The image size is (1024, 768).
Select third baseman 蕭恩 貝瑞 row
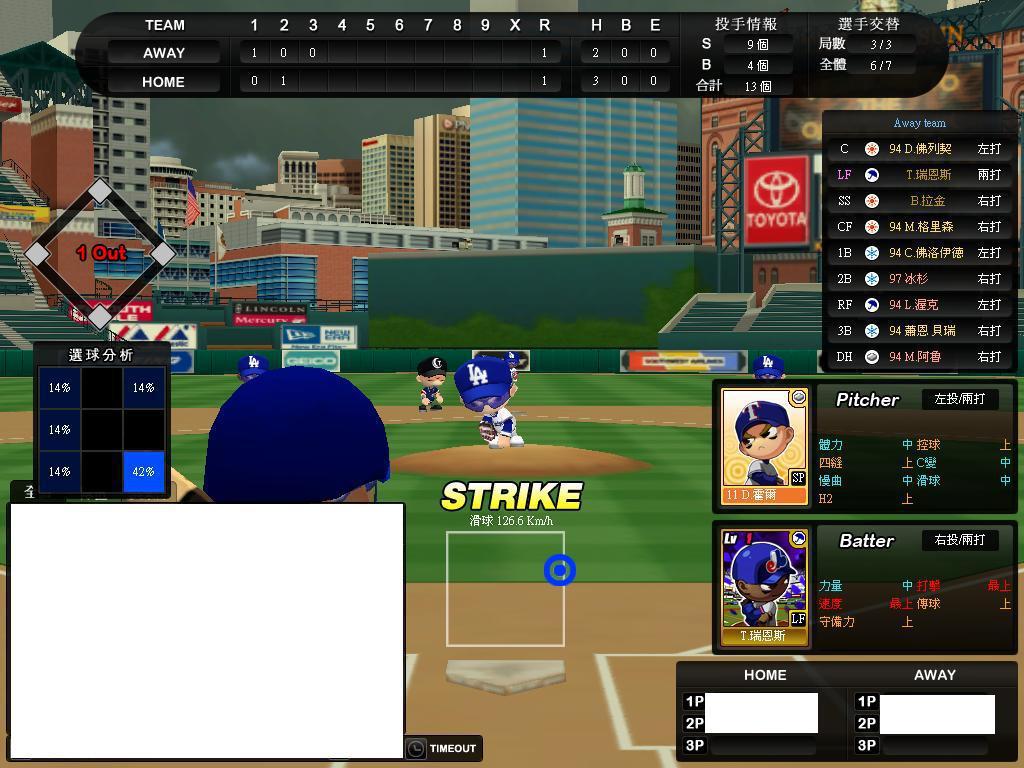coord(920,331)
